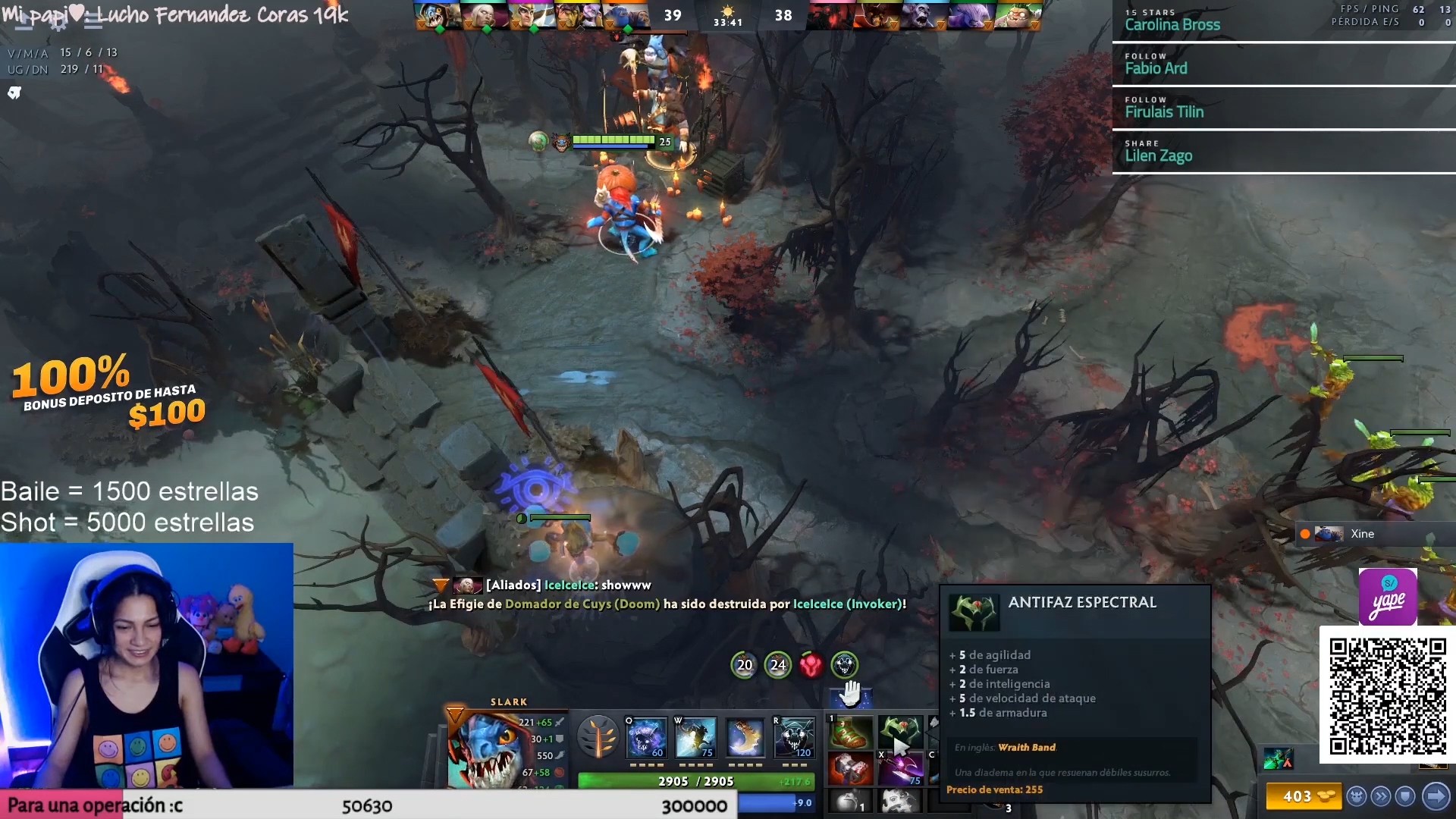Select the green boots inventory slot
This screenshot has height=819, width=1456.
click(850, 733)
